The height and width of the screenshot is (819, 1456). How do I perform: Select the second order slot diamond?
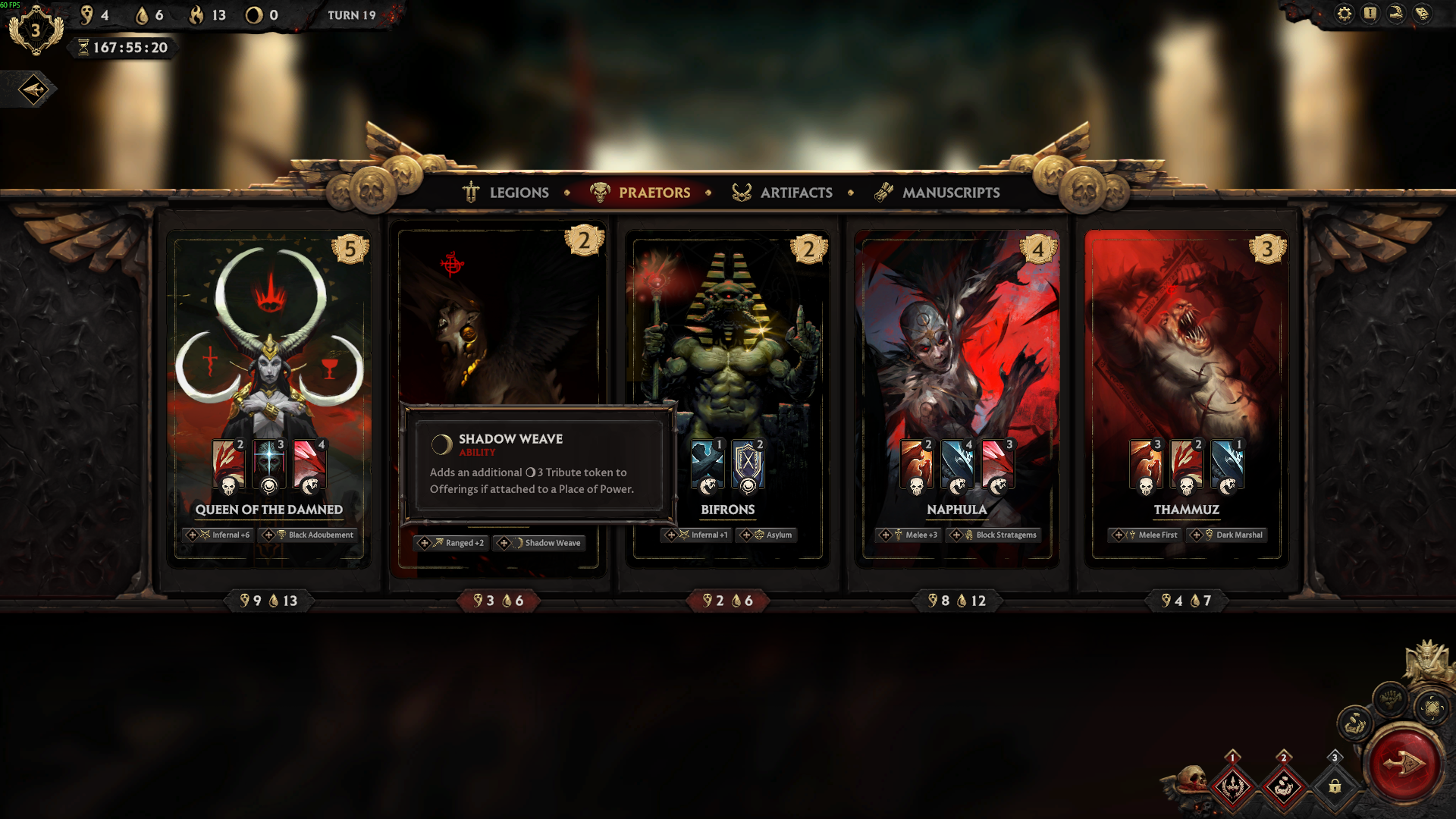[x=1283, y=785]
